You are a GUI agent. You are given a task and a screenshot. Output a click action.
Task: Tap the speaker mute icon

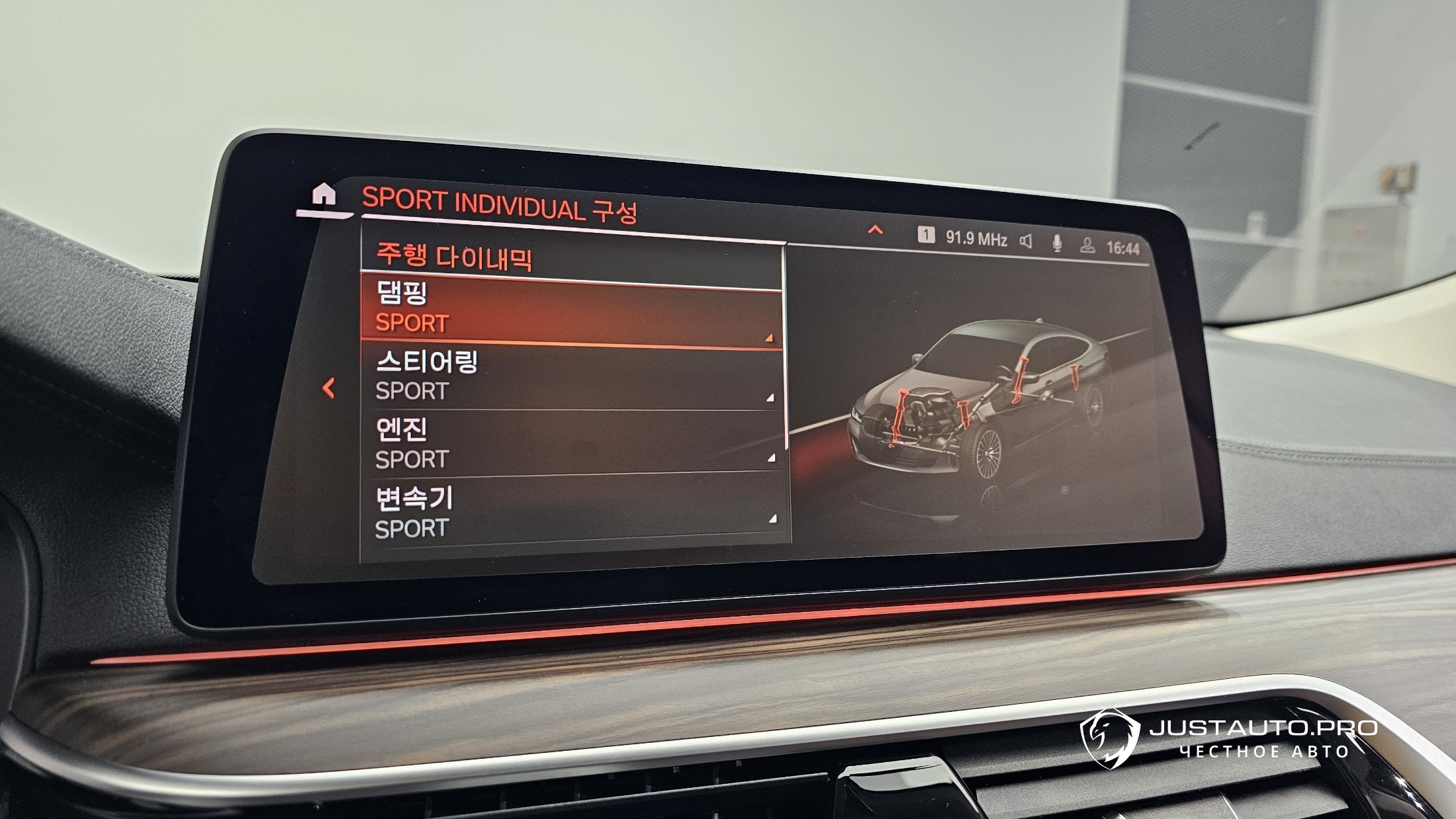1026,241
